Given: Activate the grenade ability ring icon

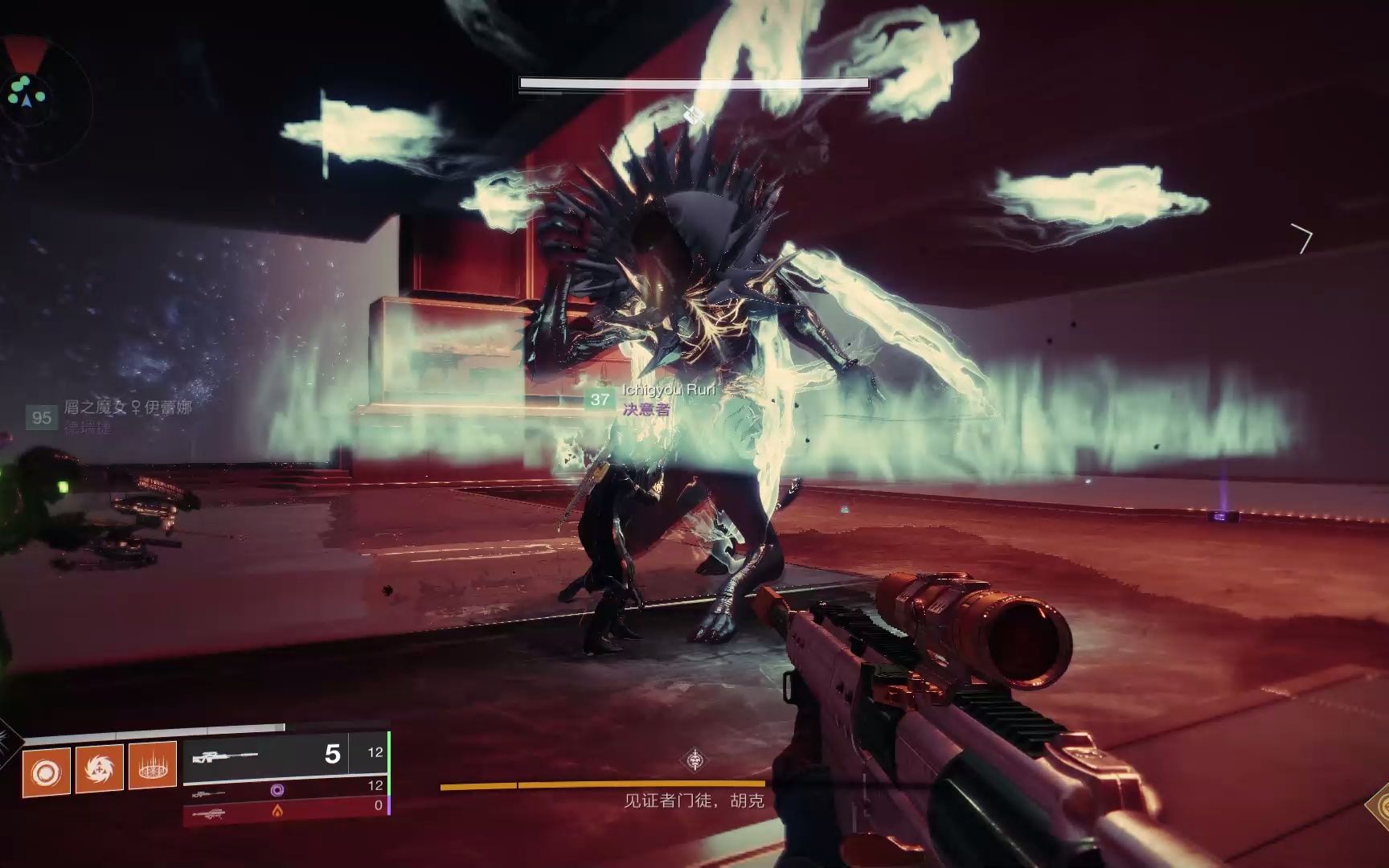Looking at the screenshot, I should point(46,772).
